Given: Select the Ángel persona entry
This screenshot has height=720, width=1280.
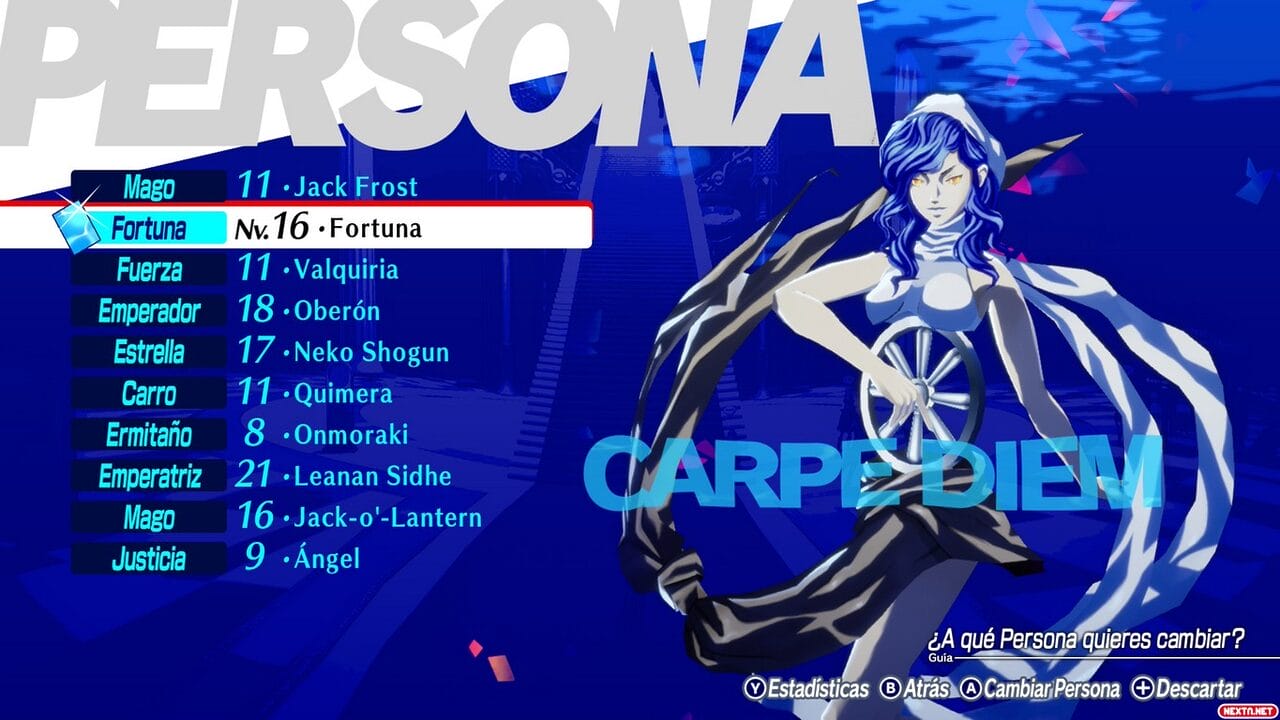Looking at the screenshot, I should (x=325, y=560).
